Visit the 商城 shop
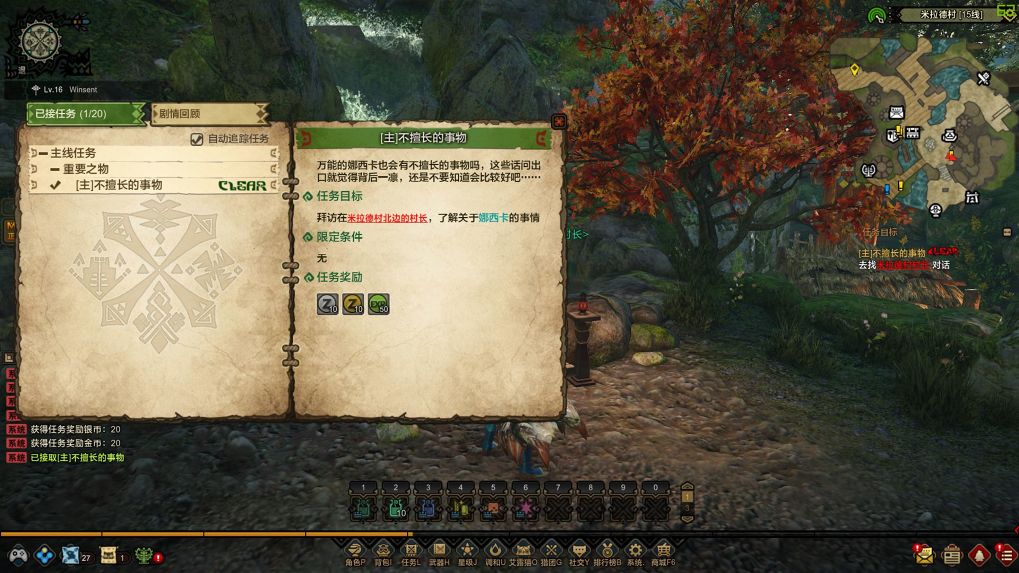1019x573 pixels. [x=663, y=549]
